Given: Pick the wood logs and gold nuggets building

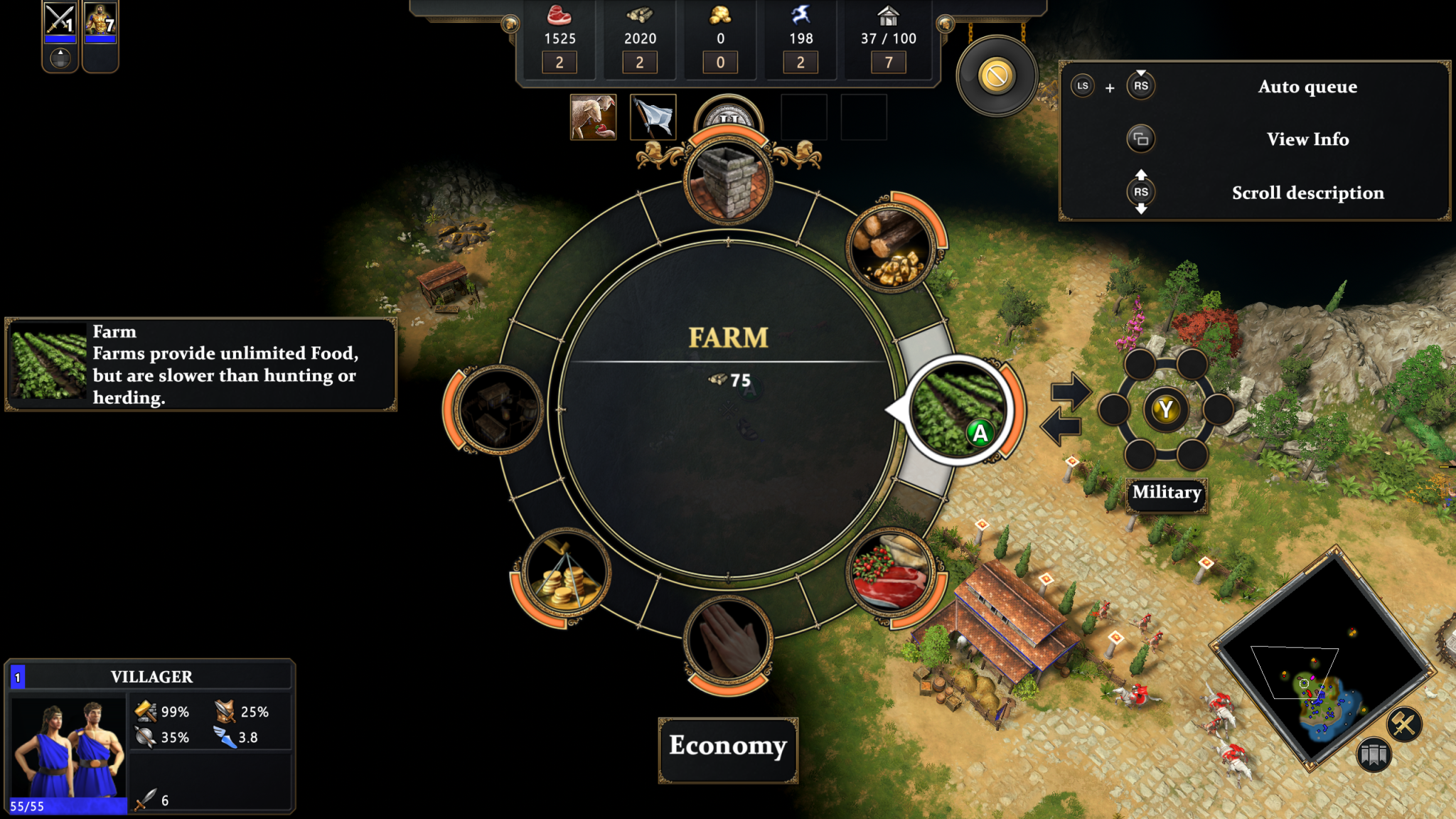Looking at the screenshot, I should (x=890, y=249).
